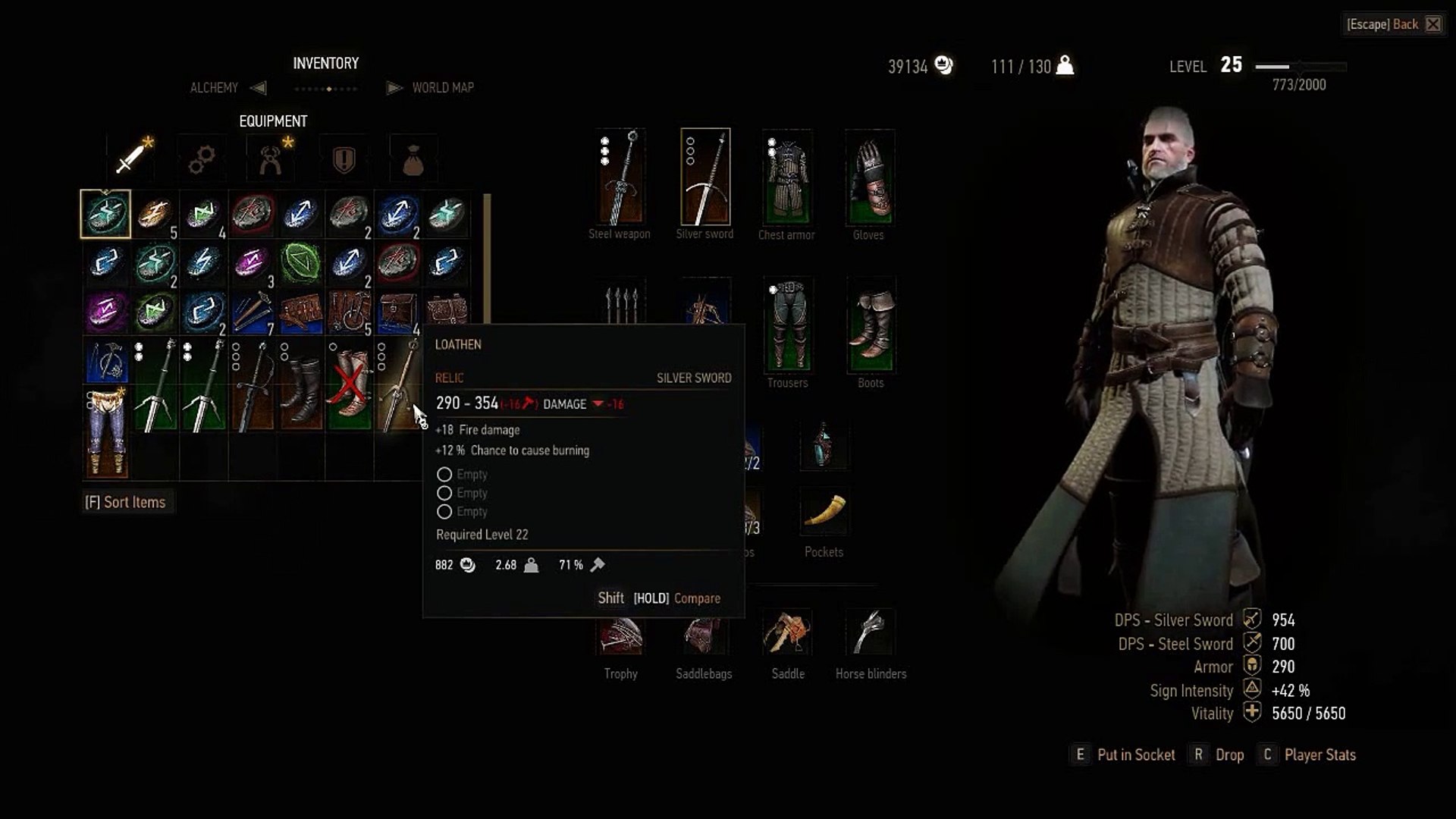The width and height of the screenshot is (1456, 819).
Task: Select the equipped Silver sword slot
Action: point(705,178)
